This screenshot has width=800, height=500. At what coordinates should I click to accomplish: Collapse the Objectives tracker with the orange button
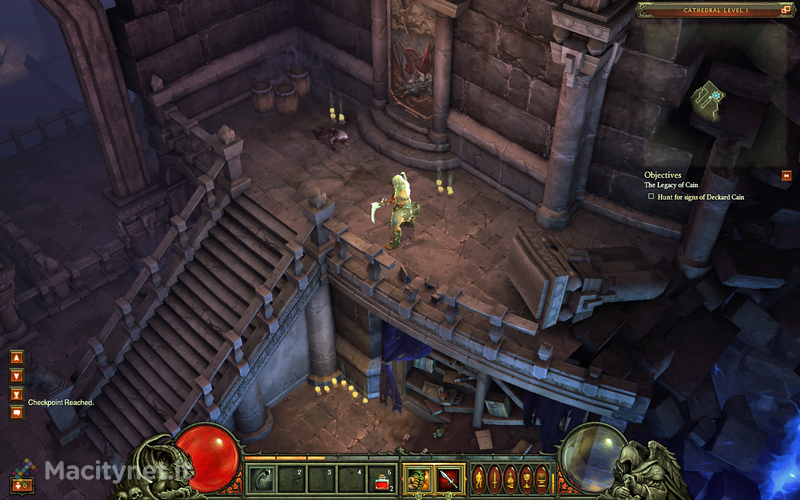pos(785,175)
